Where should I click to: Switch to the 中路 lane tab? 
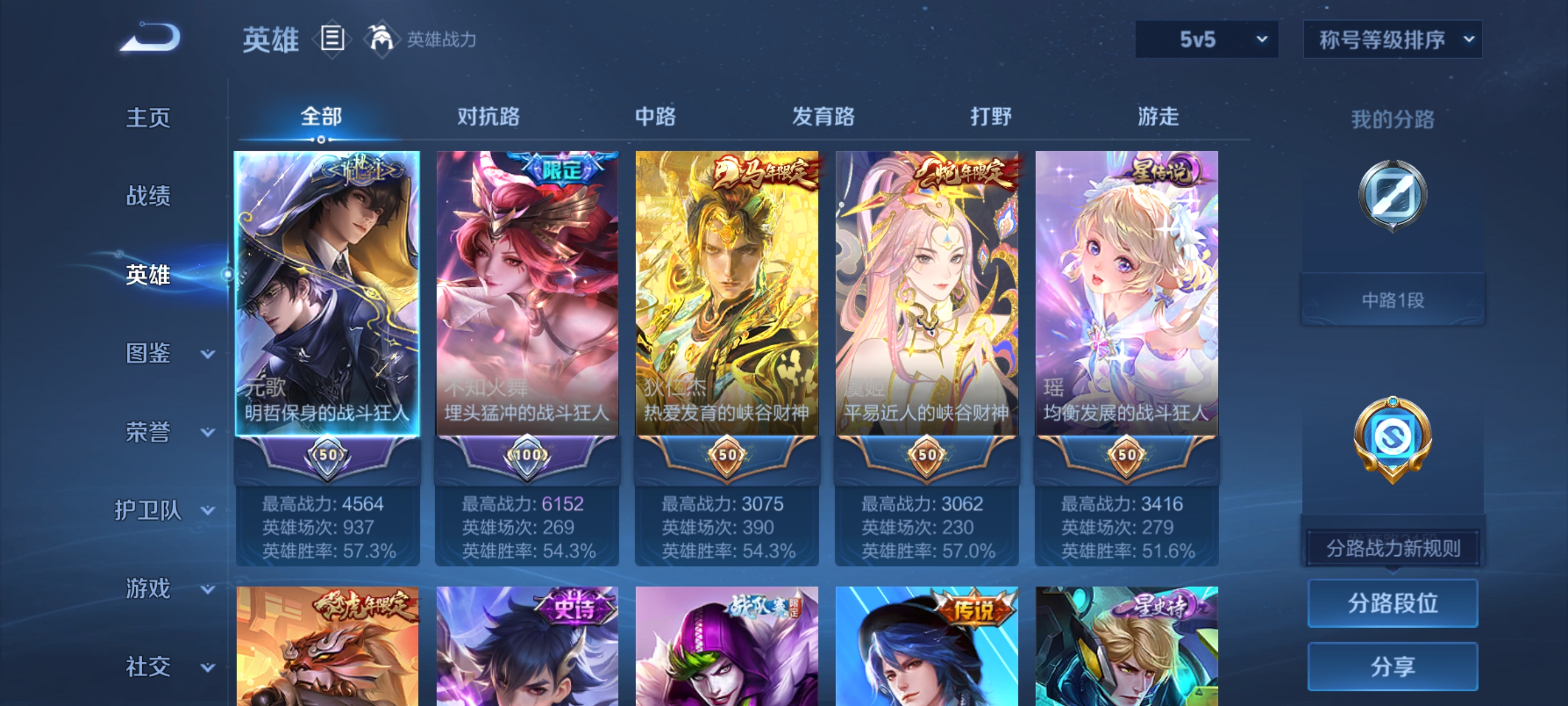[x=656, y=117]
